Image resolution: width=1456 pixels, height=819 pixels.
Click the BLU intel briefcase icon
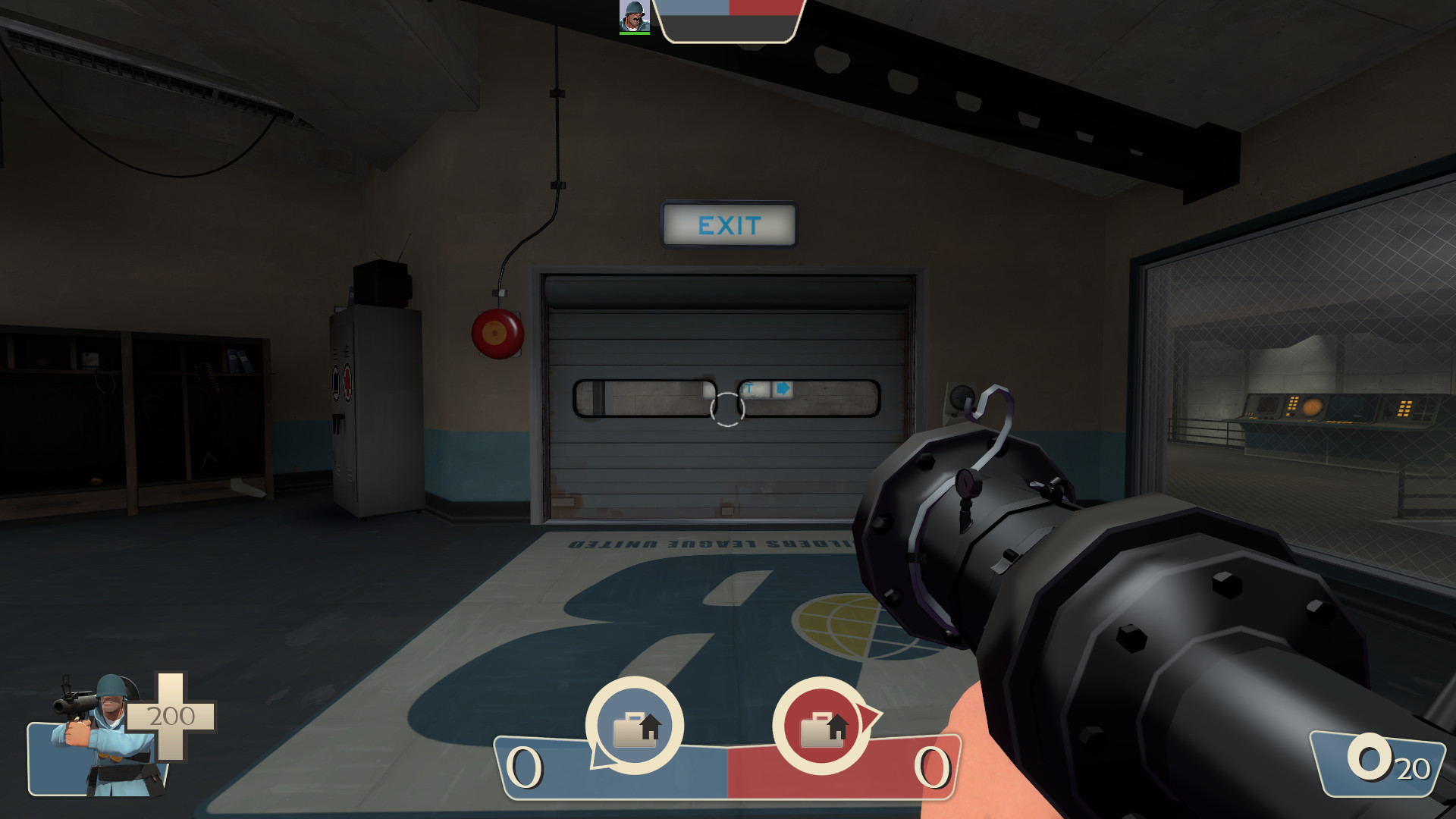[635, 726]
